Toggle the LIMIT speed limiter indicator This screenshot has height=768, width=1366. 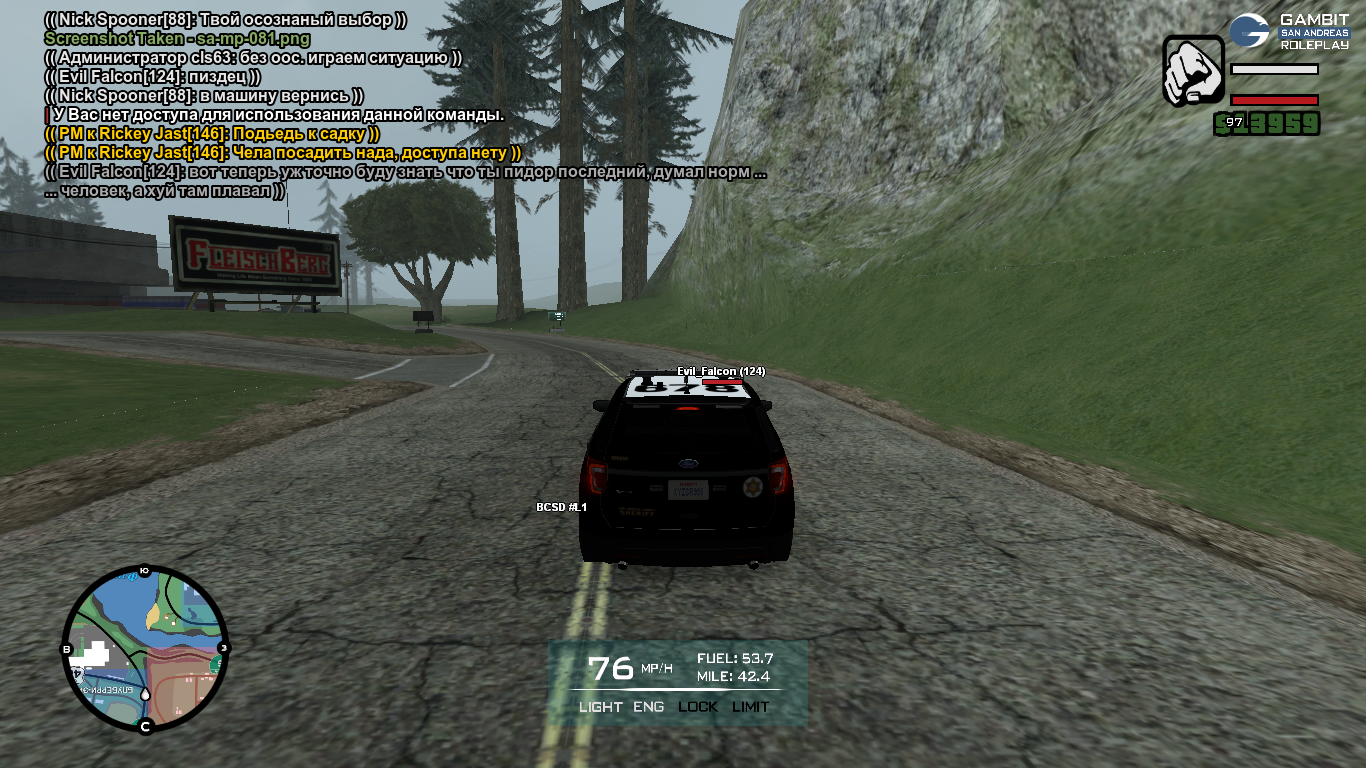pyautogui.click(x=751, y=707)
